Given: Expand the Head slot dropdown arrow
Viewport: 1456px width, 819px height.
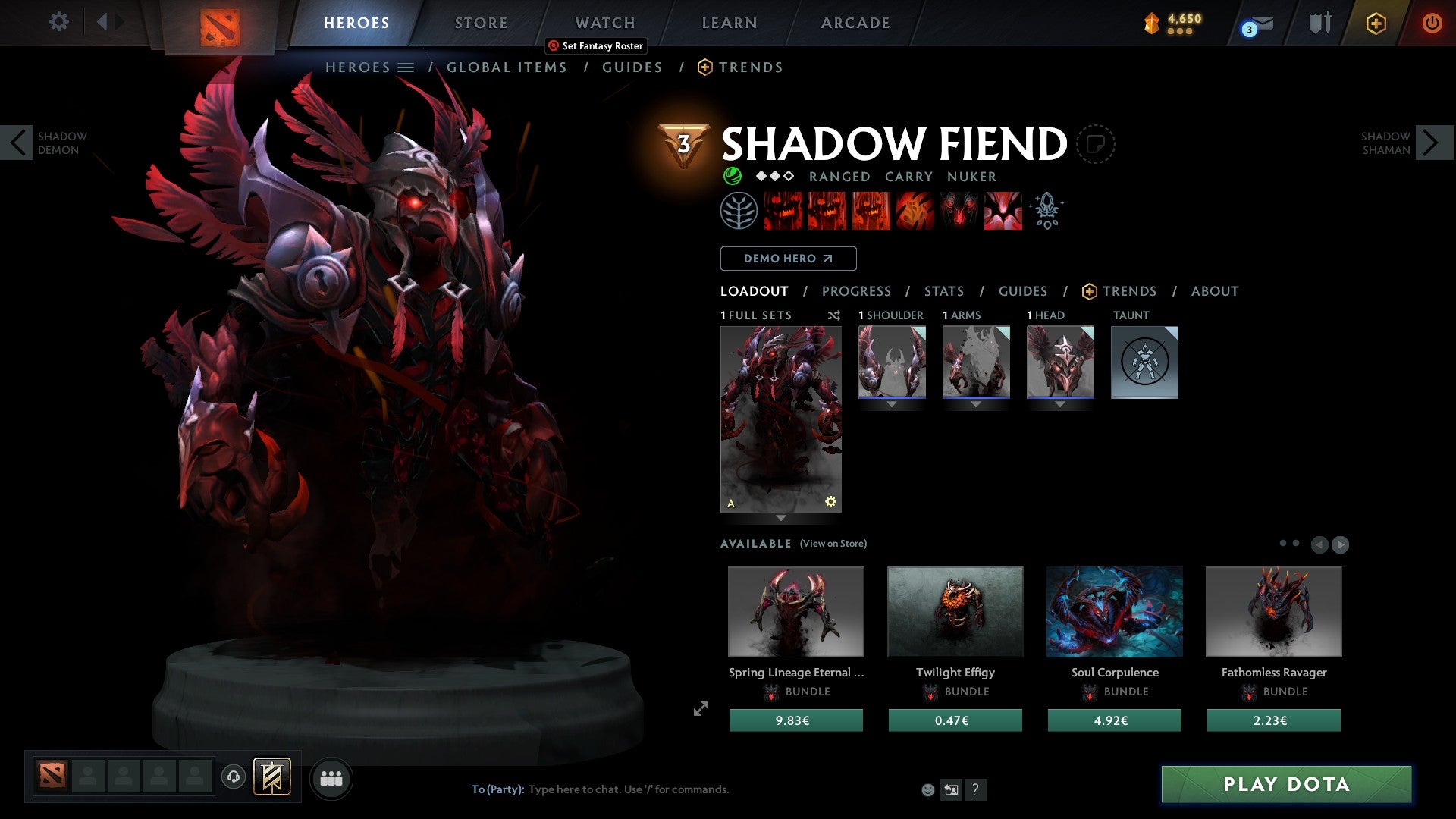Looking at the screenshot, I should coord(1060,404).
